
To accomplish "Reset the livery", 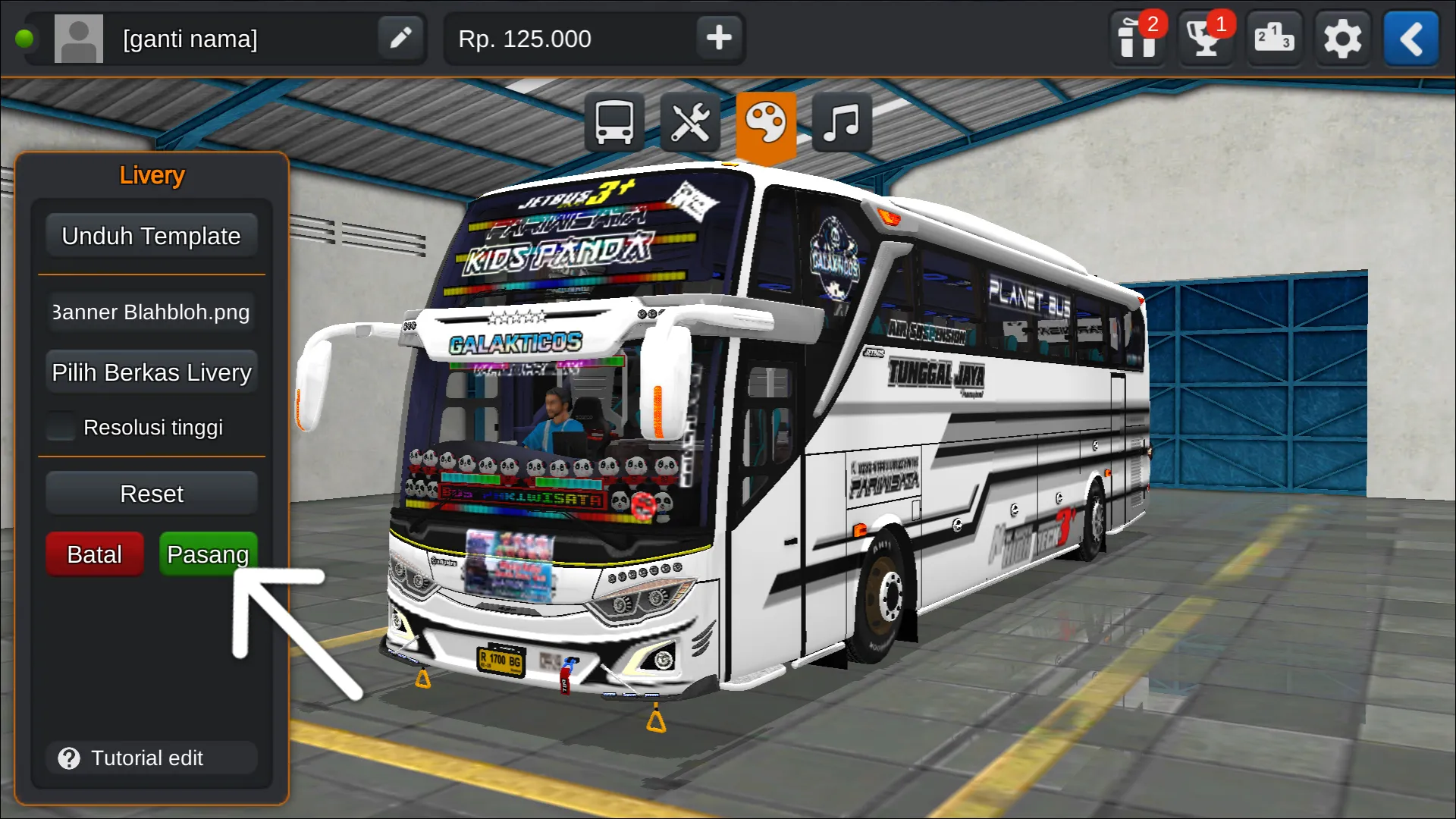I will point(151,494).
